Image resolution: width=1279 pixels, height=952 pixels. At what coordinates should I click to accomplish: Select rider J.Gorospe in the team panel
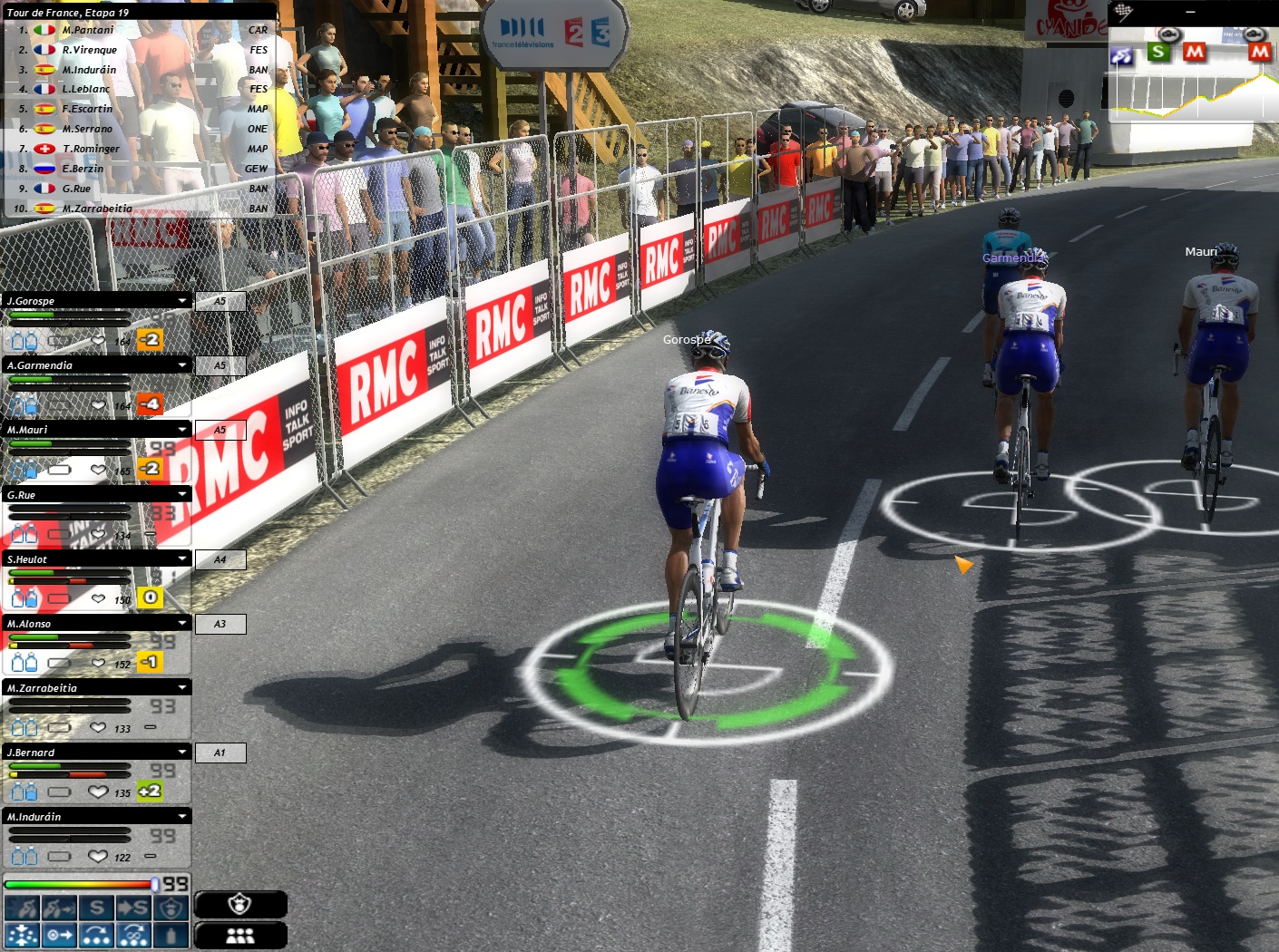91,301
